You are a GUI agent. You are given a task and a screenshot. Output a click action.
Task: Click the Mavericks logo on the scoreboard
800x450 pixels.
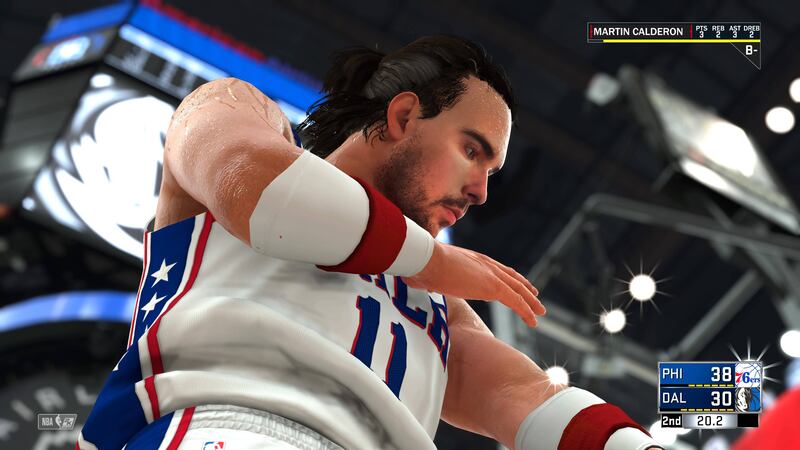click(747, 399)
